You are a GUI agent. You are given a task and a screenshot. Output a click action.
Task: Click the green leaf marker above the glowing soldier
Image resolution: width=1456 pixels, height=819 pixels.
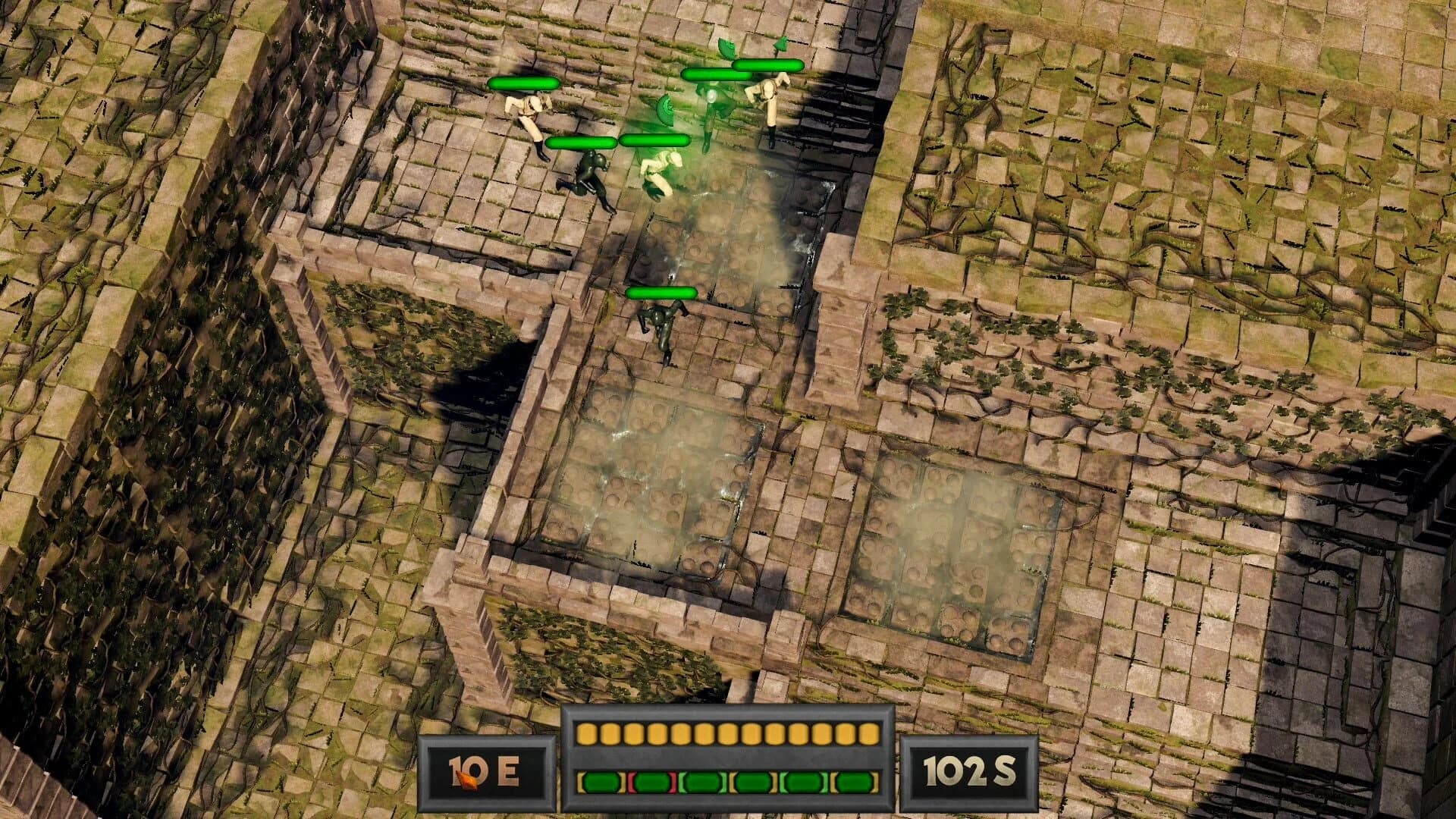pyautogui.click(x=728, y=47)
